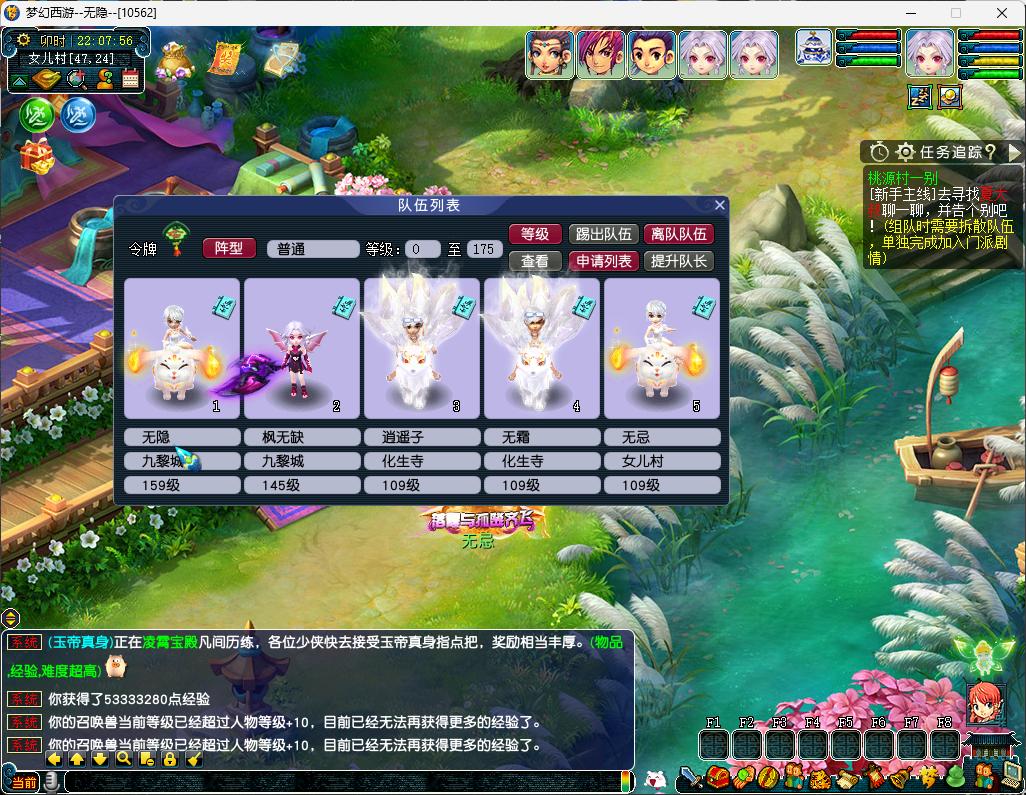Click the 查看 inspect button

[x=535, y=261]
